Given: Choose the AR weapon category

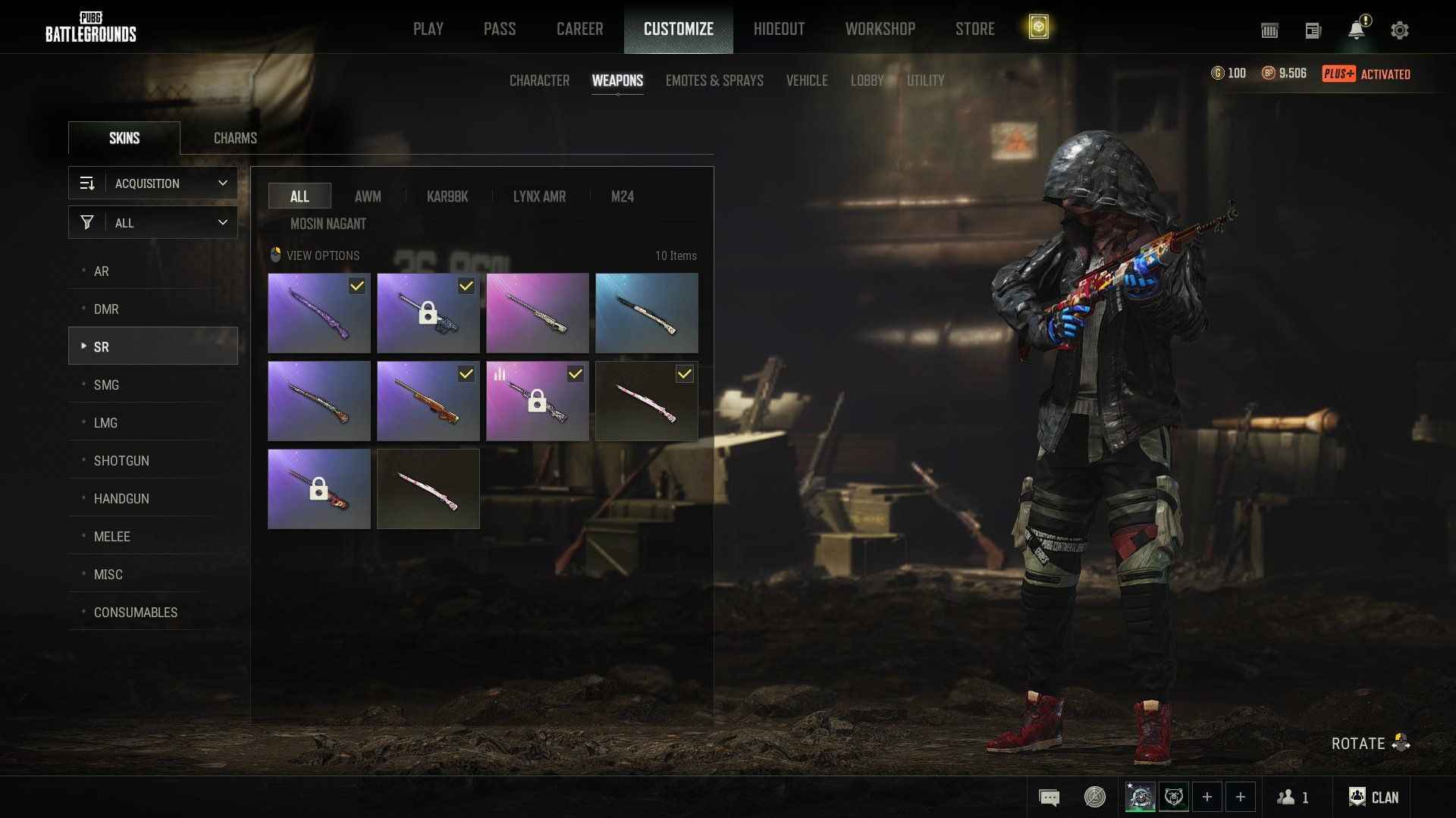Looking at the screenshot, I should tap(102, 271).
